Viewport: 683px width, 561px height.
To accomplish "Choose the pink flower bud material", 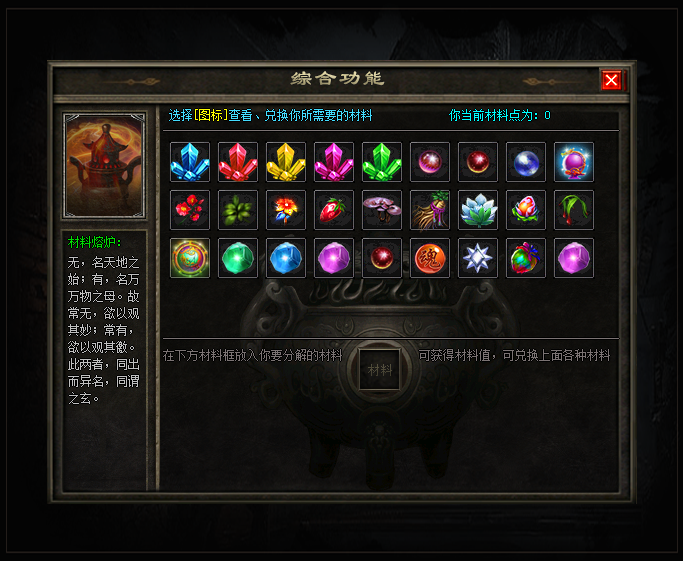I will 525,210.
